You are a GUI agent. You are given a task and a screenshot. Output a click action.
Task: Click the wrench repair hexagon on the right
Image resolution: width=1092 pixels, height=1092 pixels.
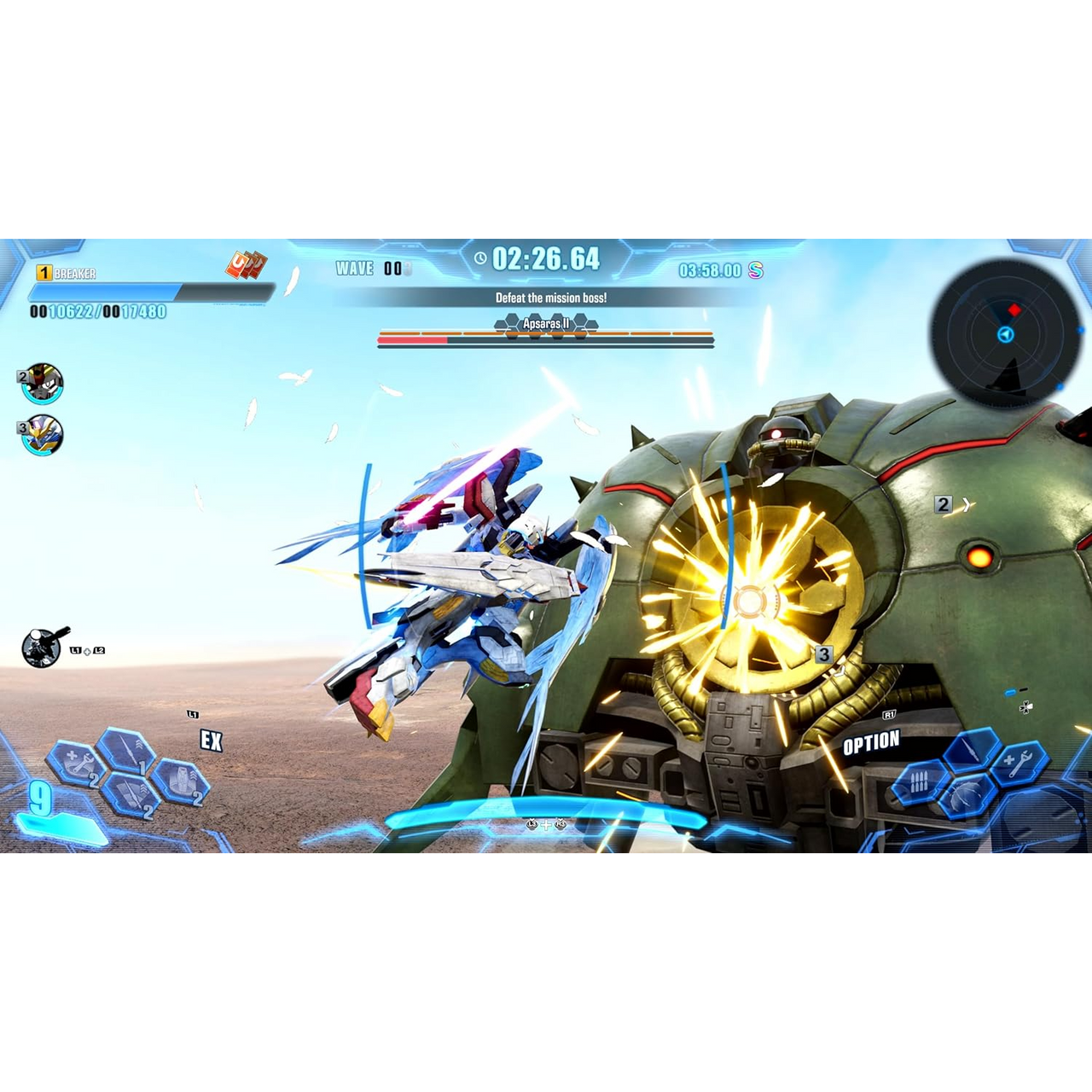pos(1019,764)
